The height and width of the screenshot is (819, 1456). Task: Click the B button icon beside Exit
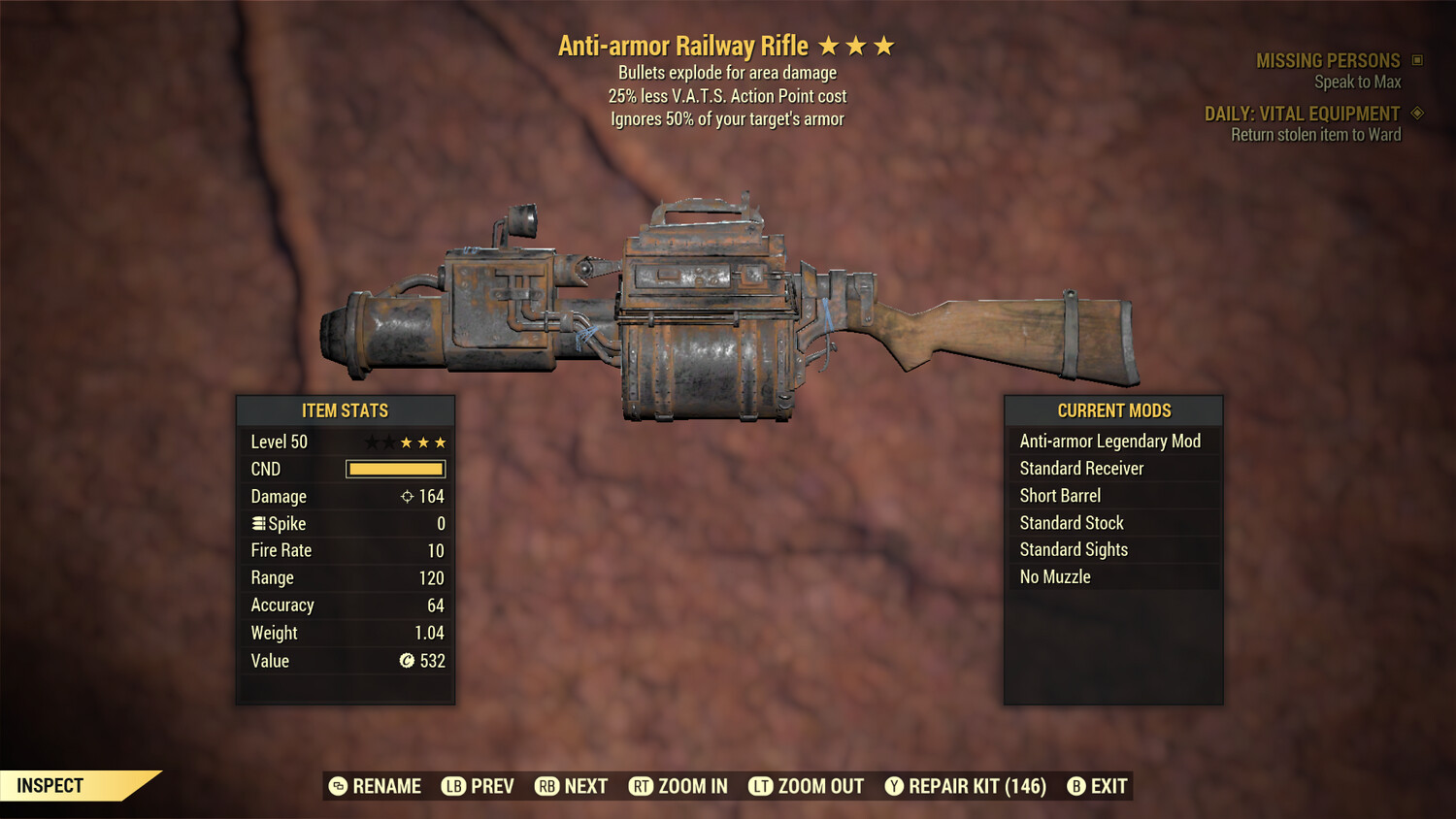click(1075, 786)
